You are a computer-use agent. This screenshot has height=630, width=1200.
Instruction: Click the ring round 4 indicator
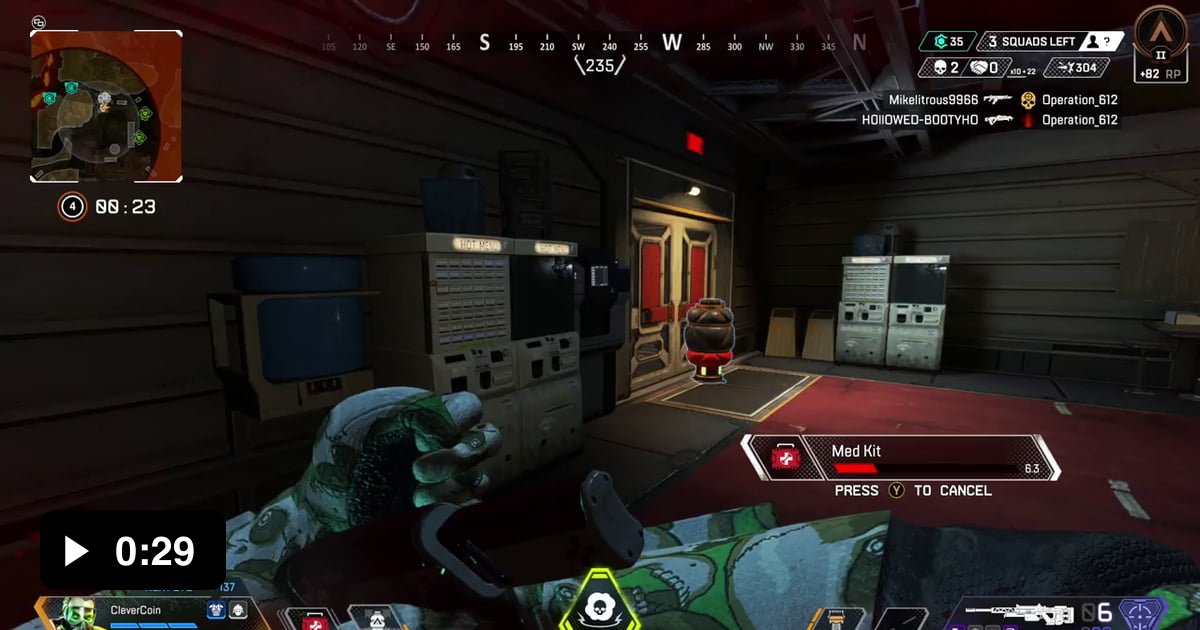(71, 207)
